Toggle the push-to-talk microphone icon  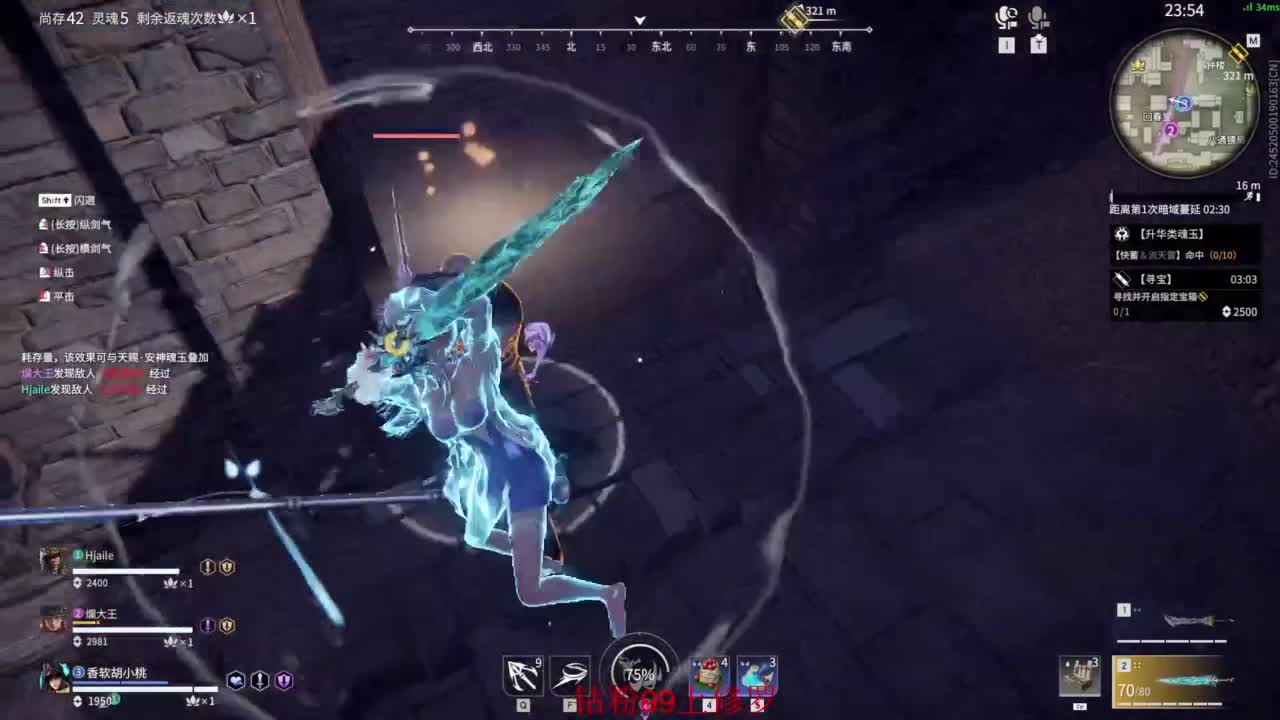(x=1040, y=15)
